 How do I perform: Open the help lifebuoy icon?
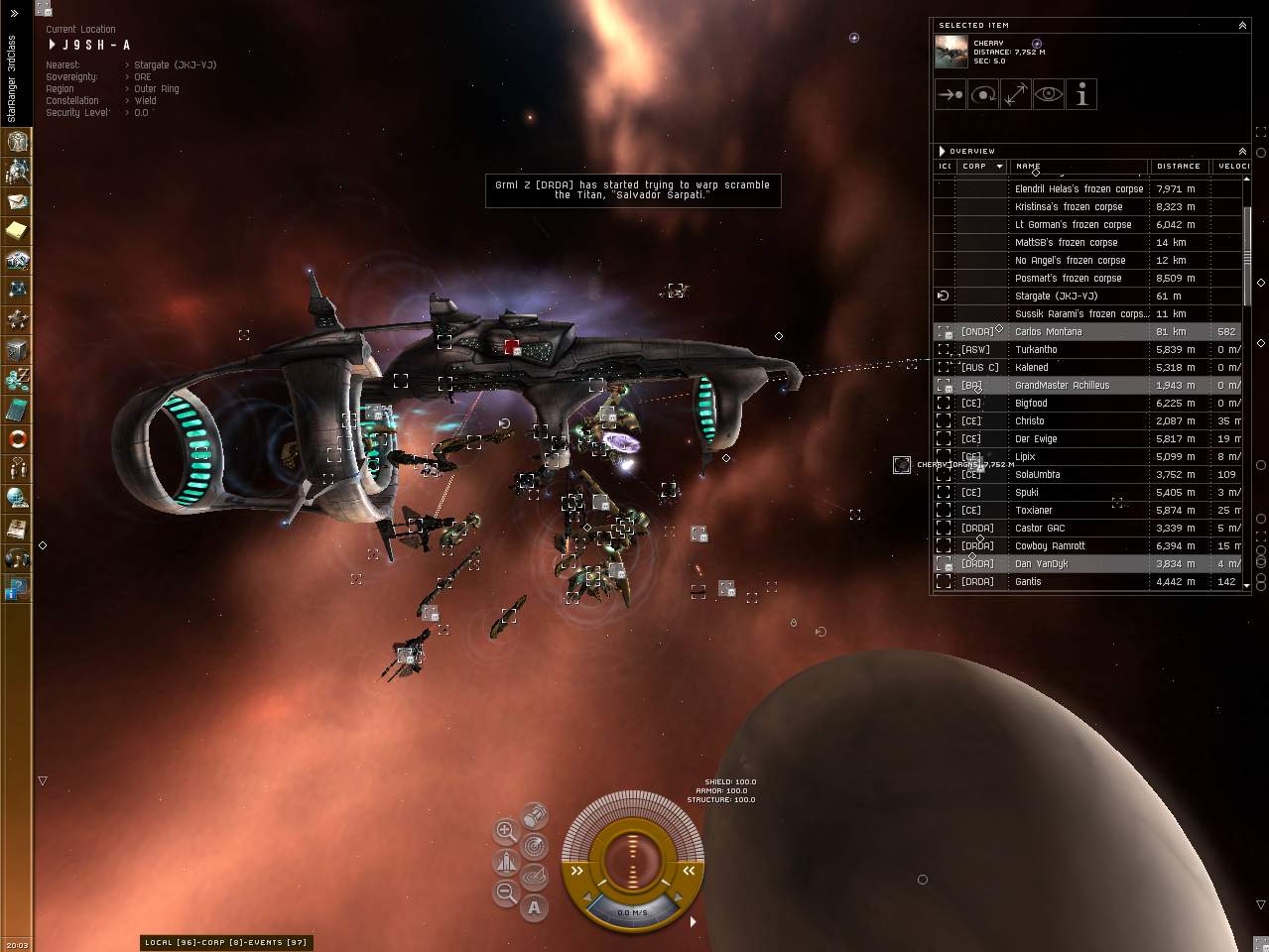[x=17, y=438]
